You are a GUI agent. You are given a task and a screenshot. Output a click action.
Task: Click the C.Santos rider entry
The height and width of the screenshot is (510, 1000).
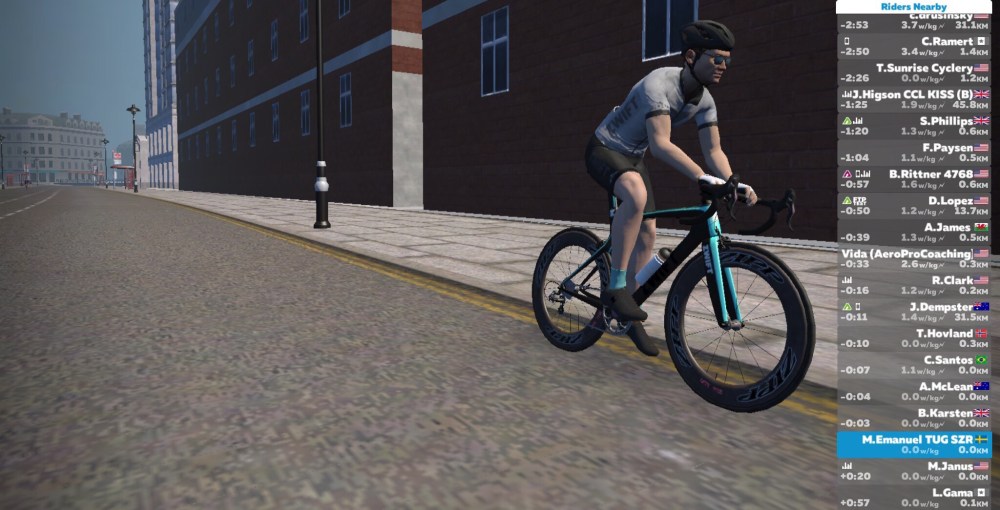[x=915, y=365]
